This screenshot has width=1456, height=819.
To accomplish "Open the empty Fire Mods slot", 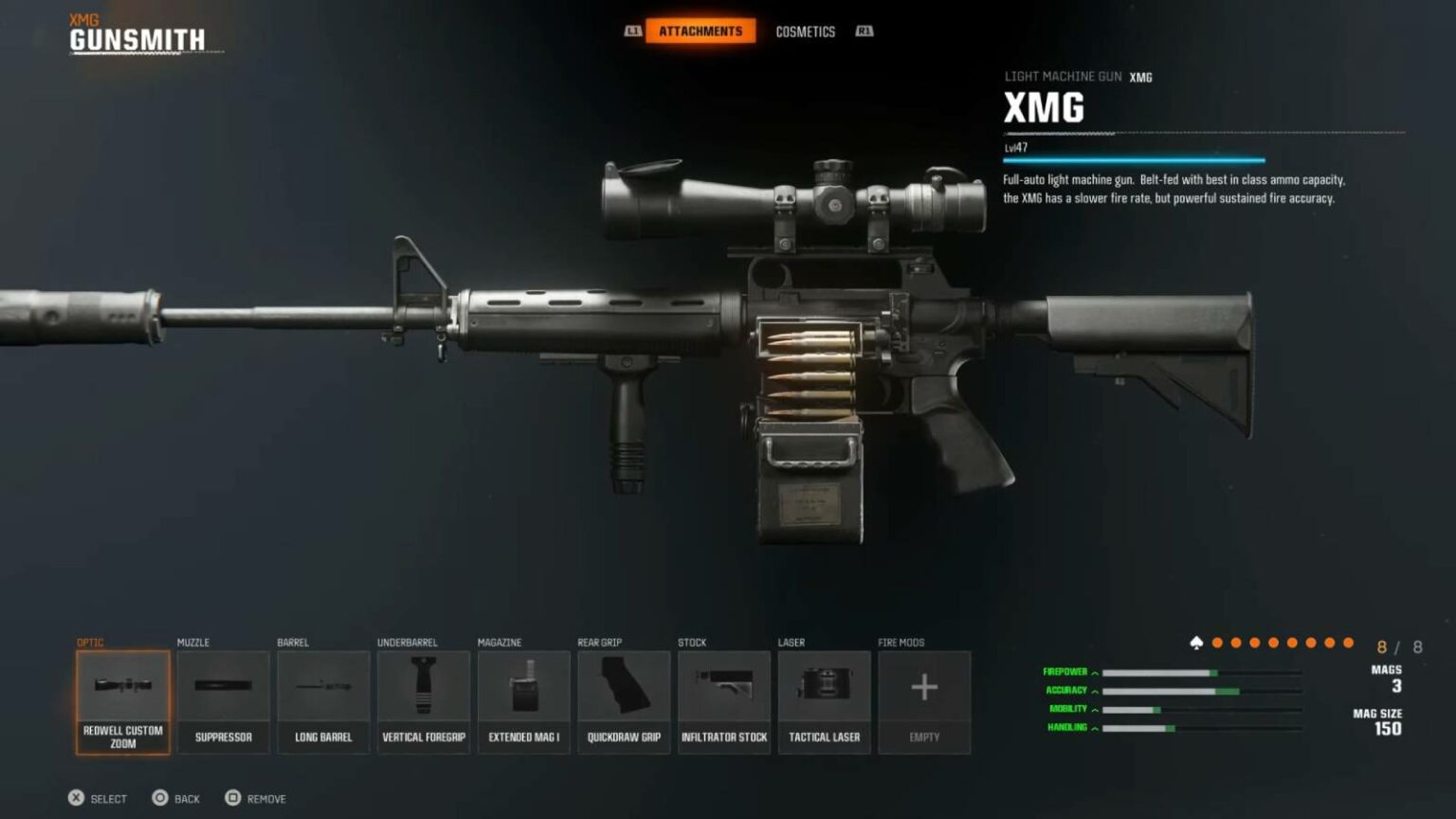I will click(x=924, y=701).
